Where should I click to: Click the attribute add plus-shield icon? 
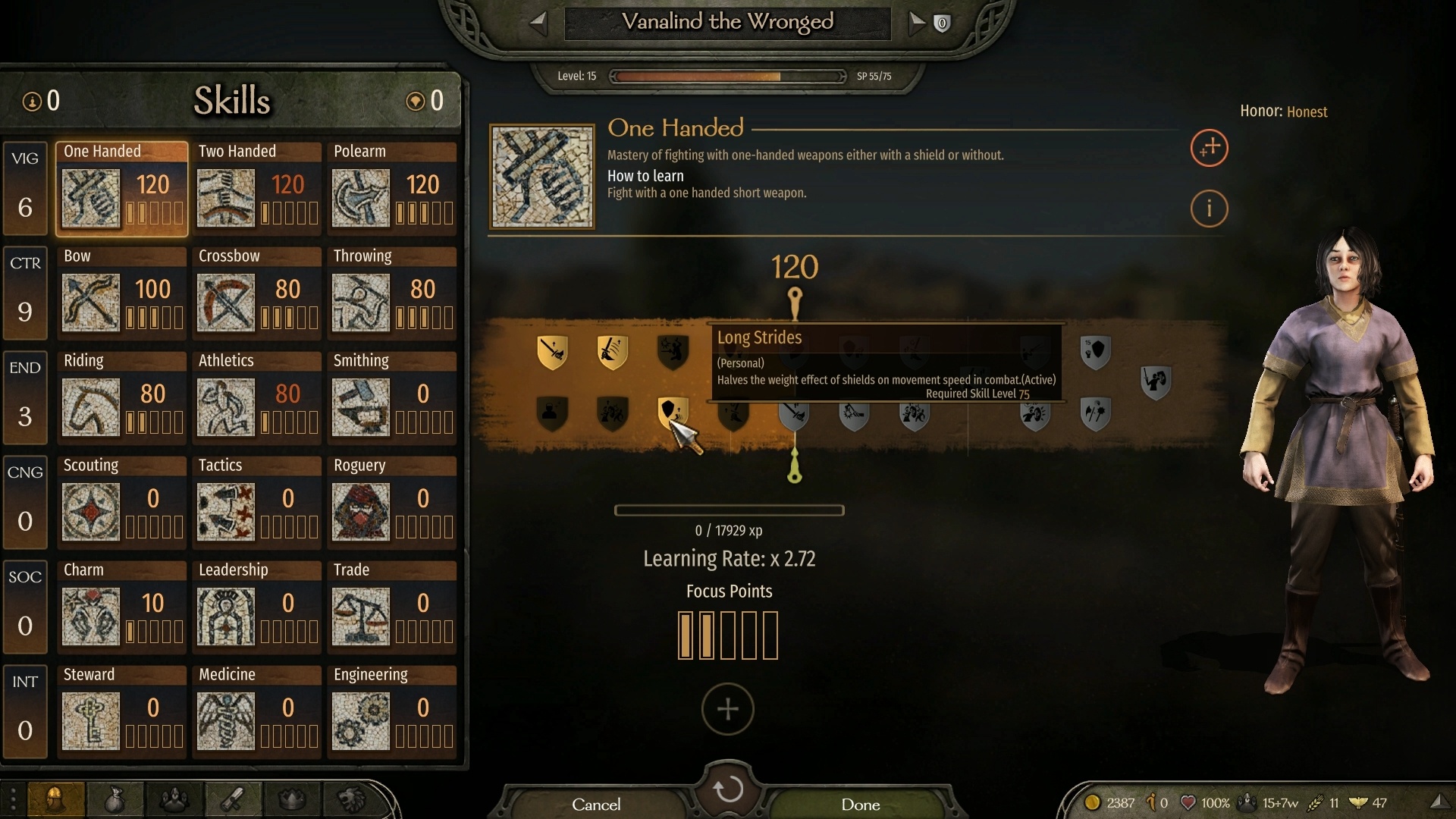[1208, 149]
